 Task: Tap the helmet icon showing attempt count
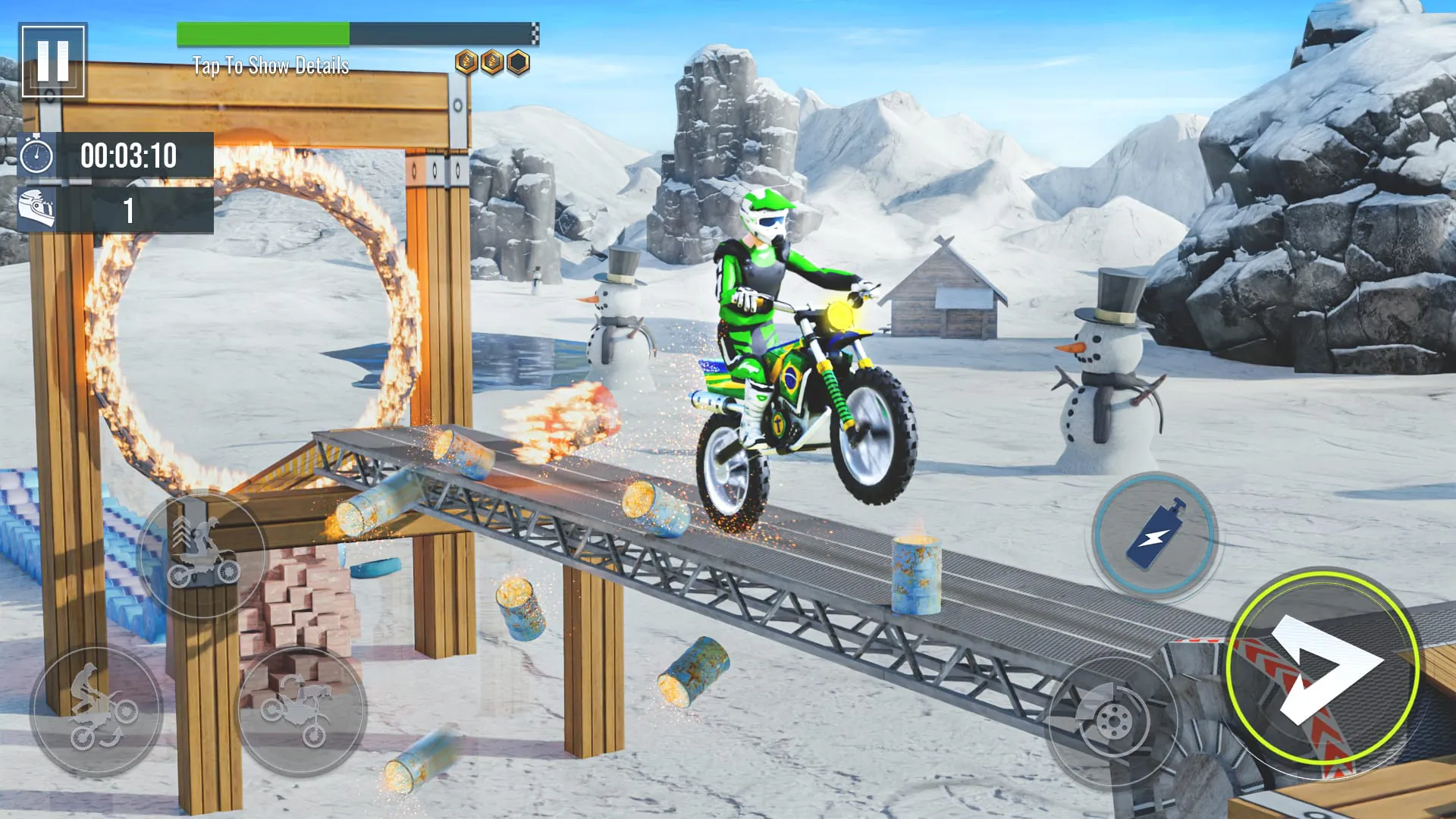(36, 209)
